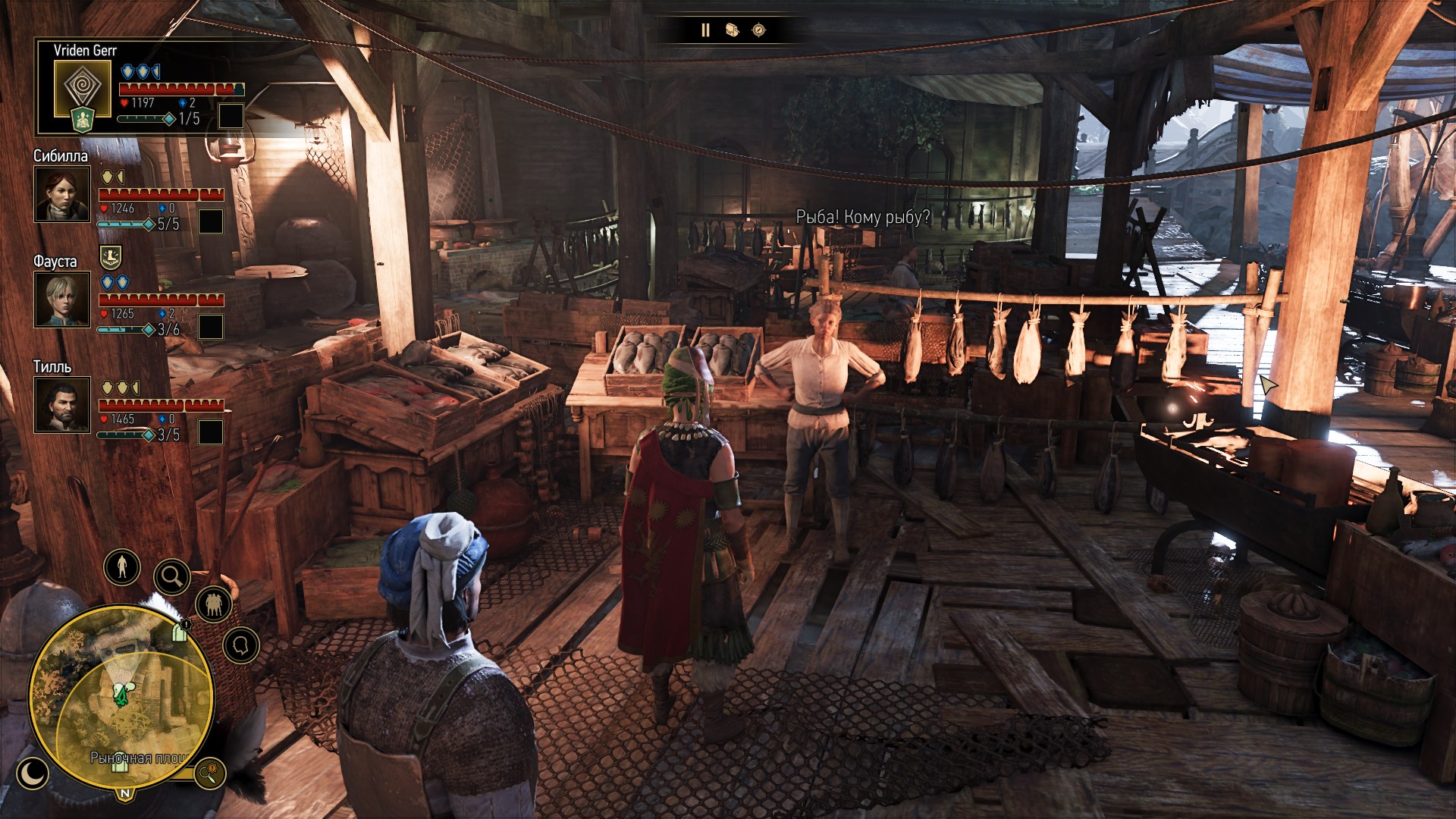Click the crescent moon rest icon
Screen dimensions: 1456x819
32,773
